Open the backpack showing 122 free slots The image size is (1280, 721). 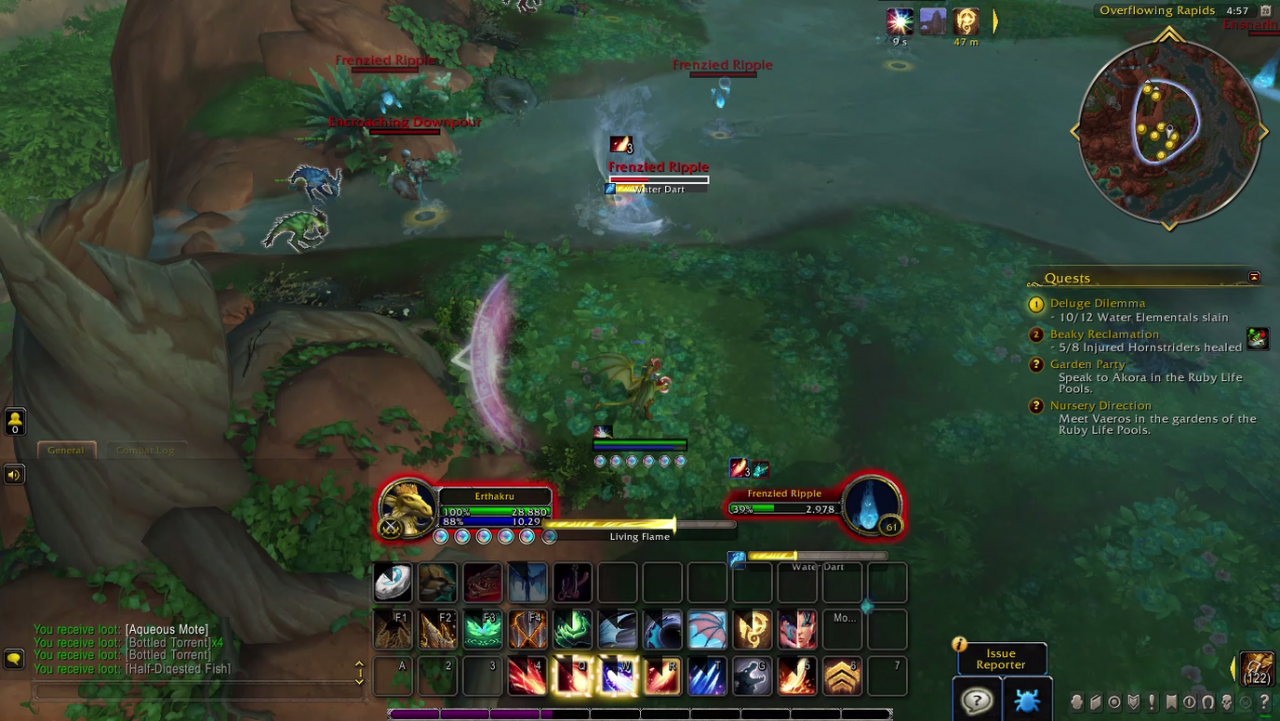point(1257,669)
